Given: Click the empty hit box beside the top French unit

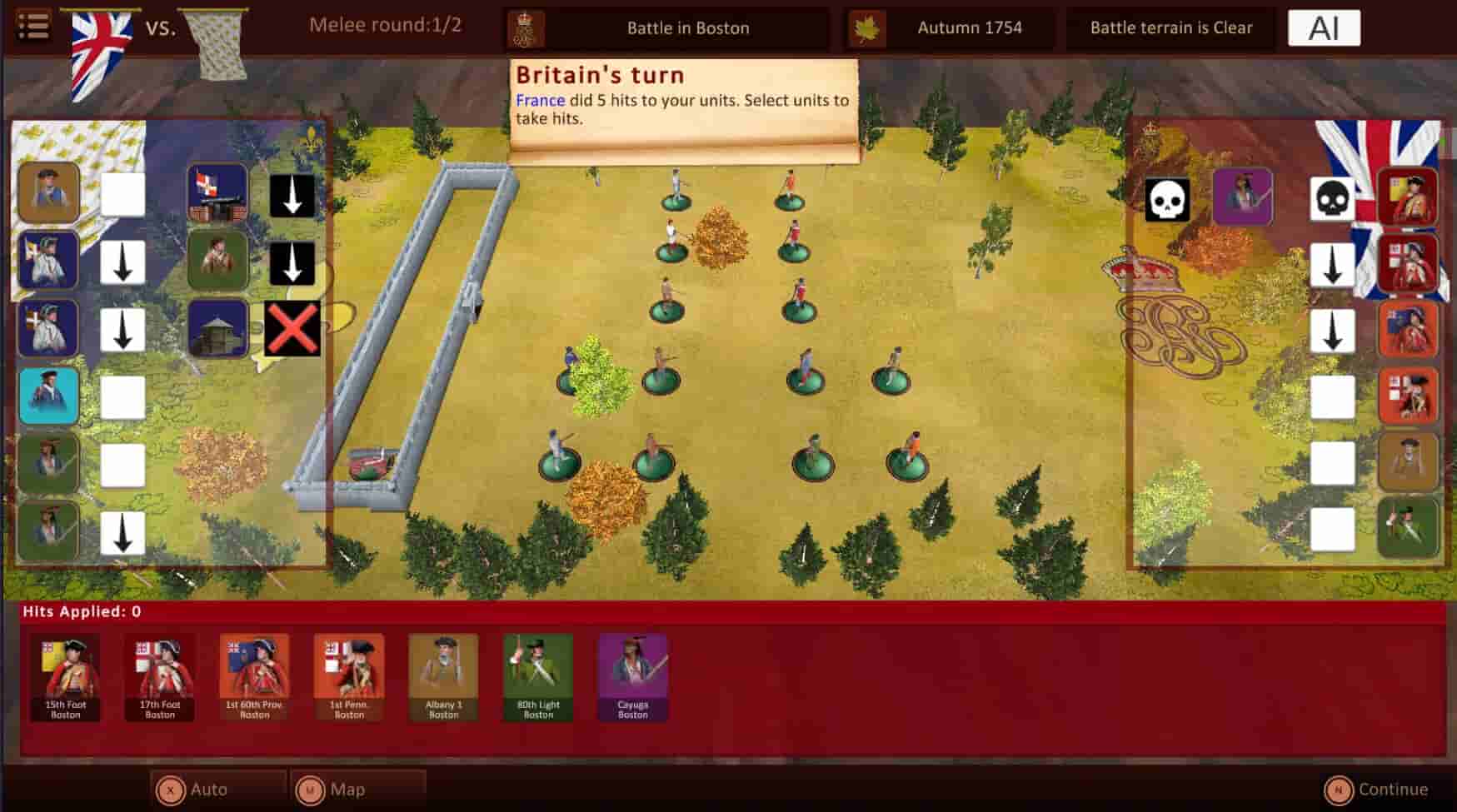Looking at the screenshot, I should 124,193.
